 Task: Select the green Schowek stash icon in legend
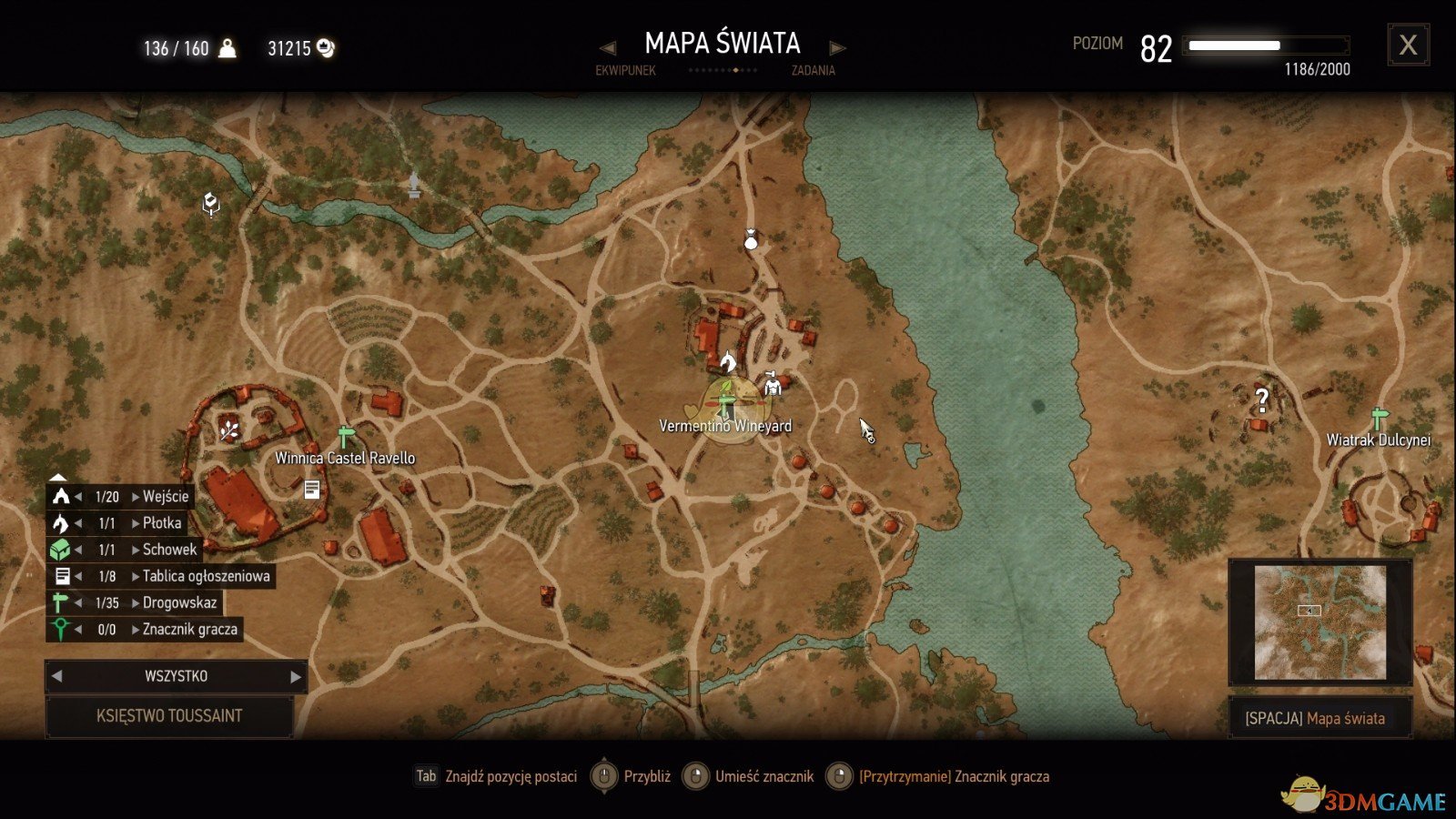tap(60, 550)
